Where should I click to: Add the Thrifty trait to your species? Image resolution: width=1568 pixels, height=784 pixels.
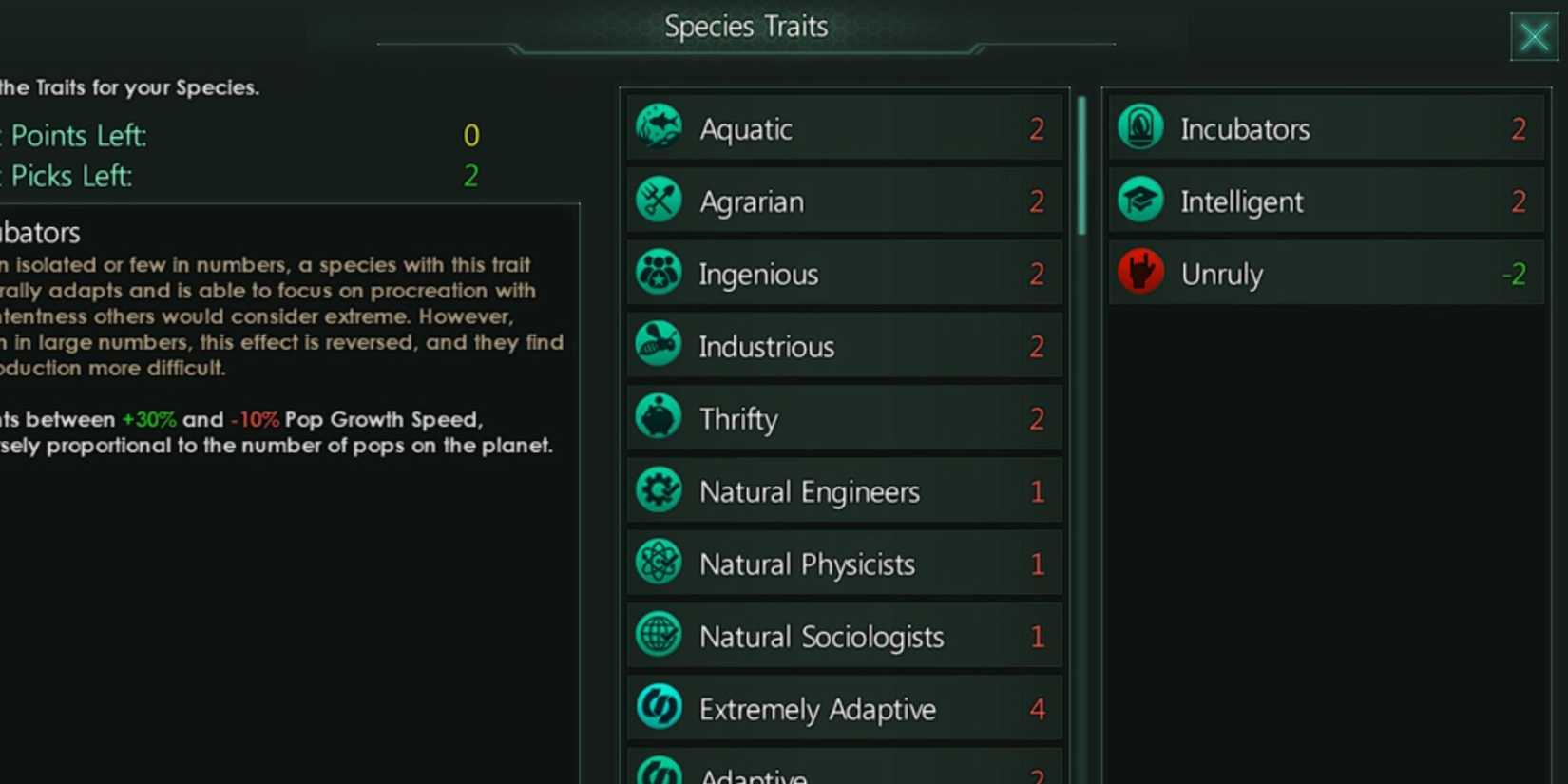coord(844,418)
